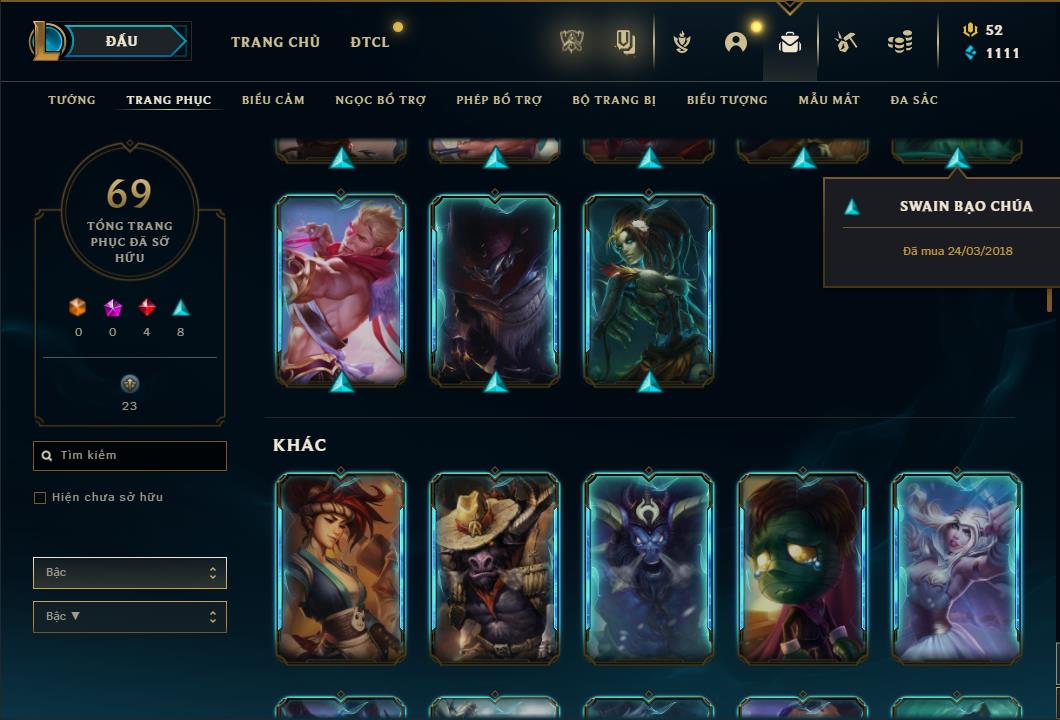Switch to BỘ TRANG BỊ tab
Screen dimensions: 1060x720
[x=614, y=100]
